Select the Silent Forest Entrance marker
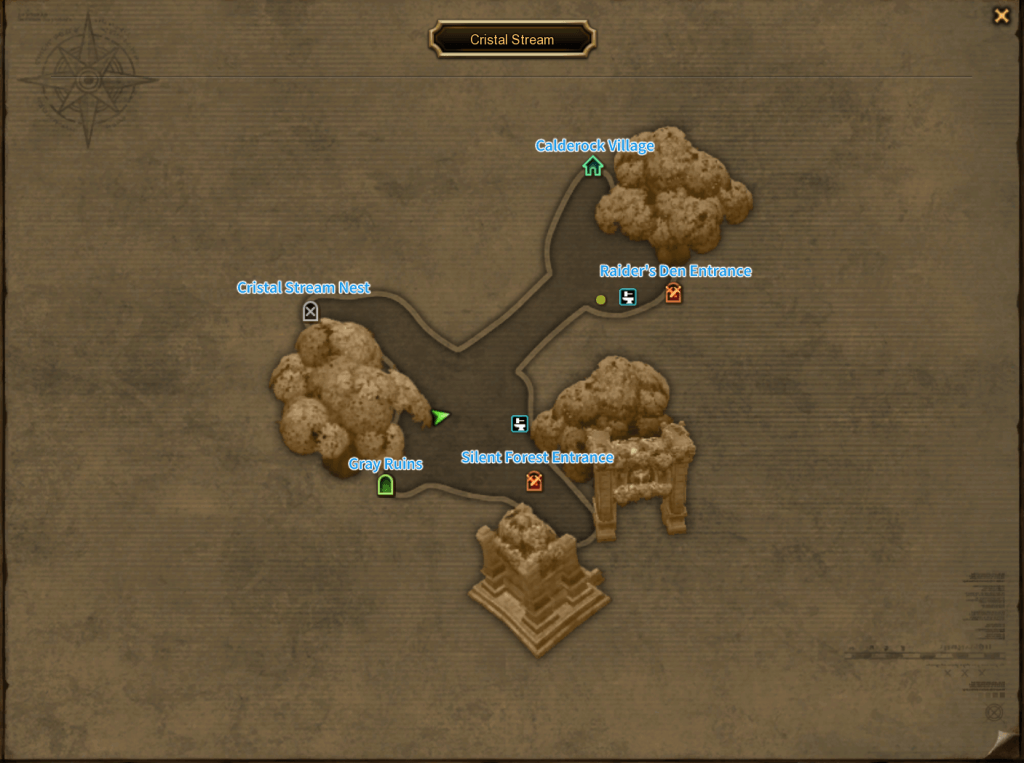The width and height of the screenshot is (1024, 763). (x=535, y=482)
